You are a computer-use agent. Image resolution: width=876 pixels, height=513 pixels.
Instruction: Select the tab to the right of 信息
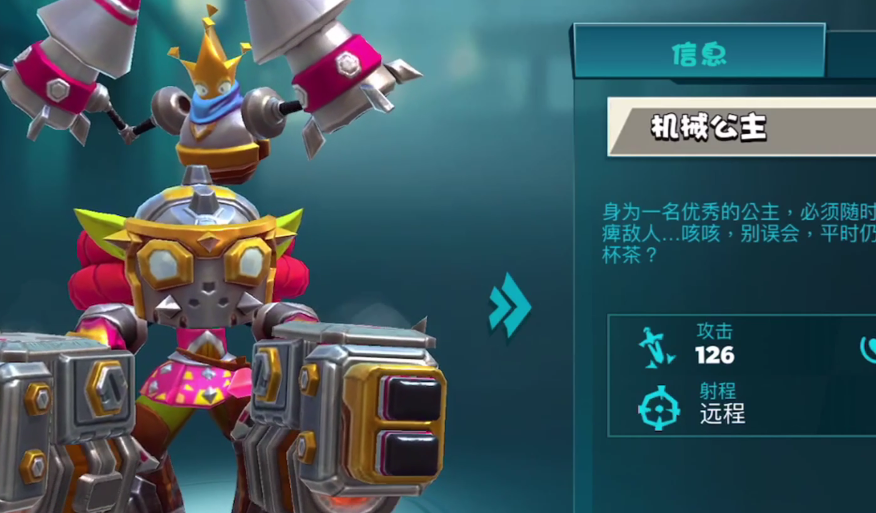853,52
